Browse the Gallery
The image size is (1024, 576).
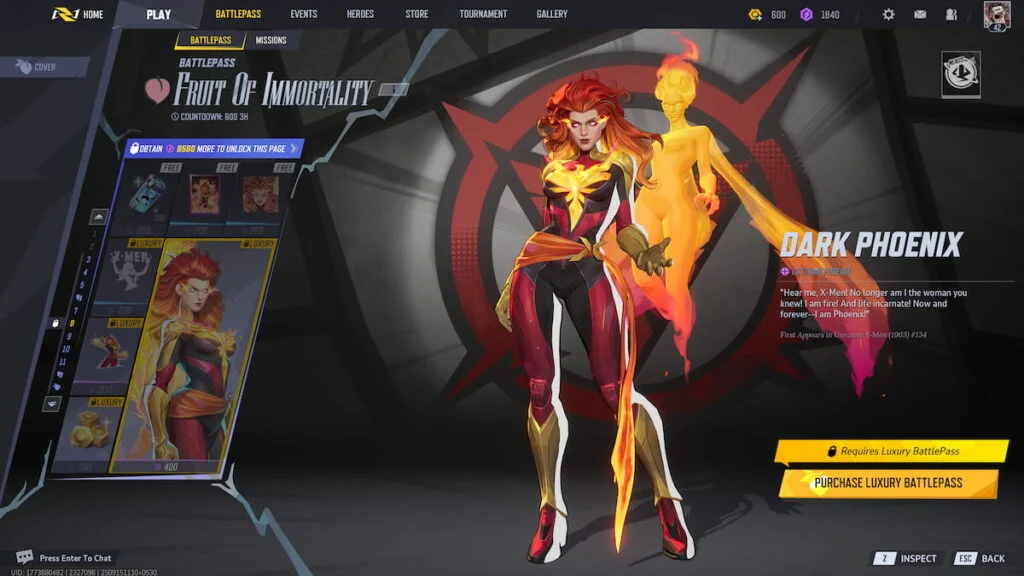point(551,14)
